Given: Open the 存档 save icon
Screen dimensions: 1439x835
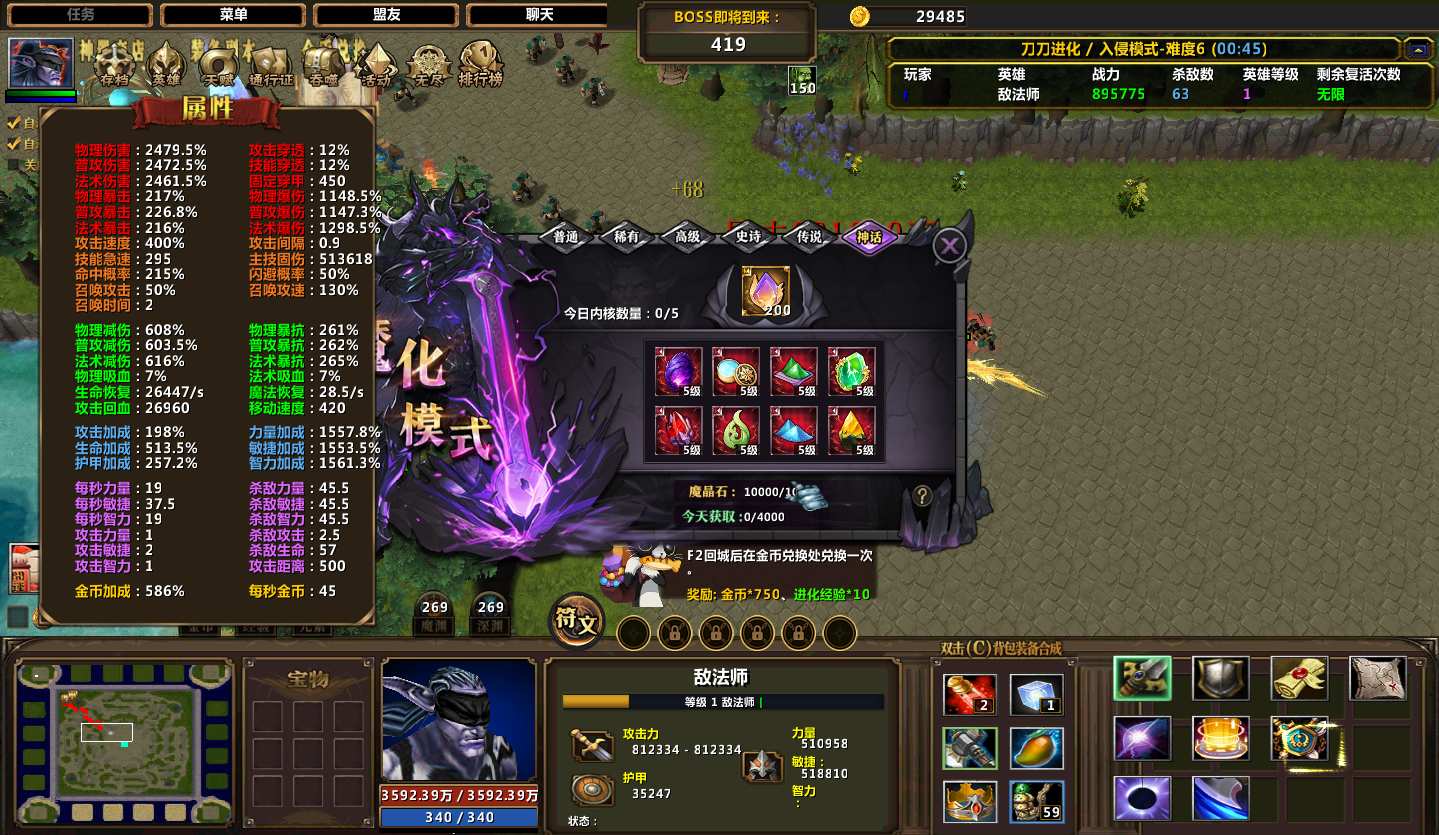Looking at the screenshot, I should point(115,65).
